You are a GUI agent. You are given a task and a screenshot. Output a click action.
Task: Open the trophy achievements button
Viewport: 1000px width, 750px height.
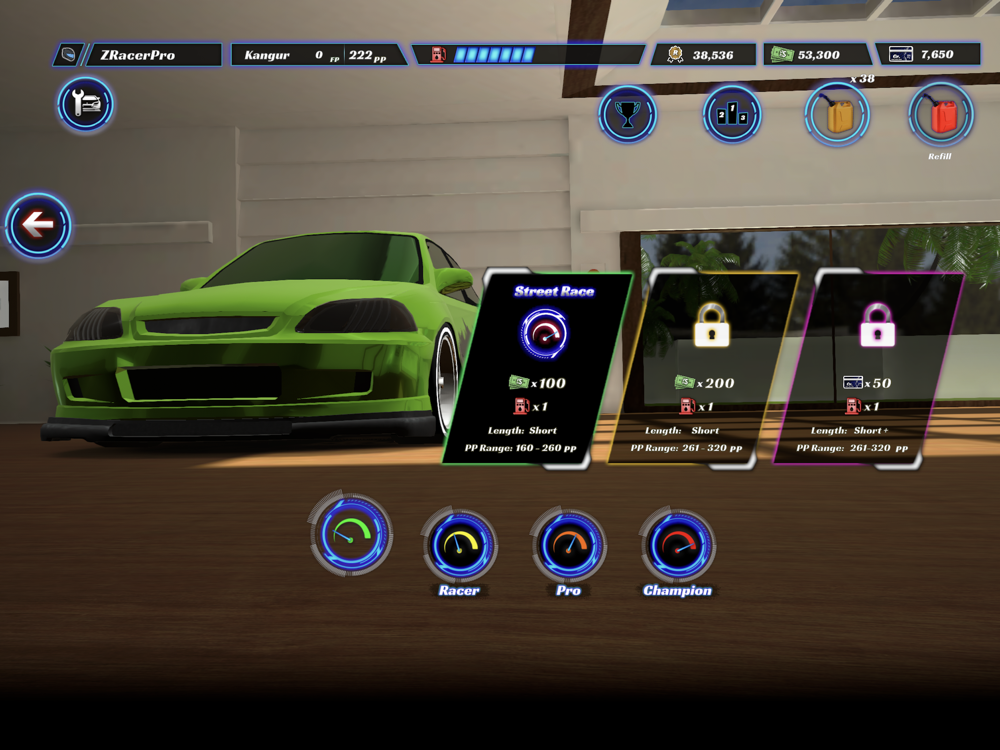(x=627, y=114)
